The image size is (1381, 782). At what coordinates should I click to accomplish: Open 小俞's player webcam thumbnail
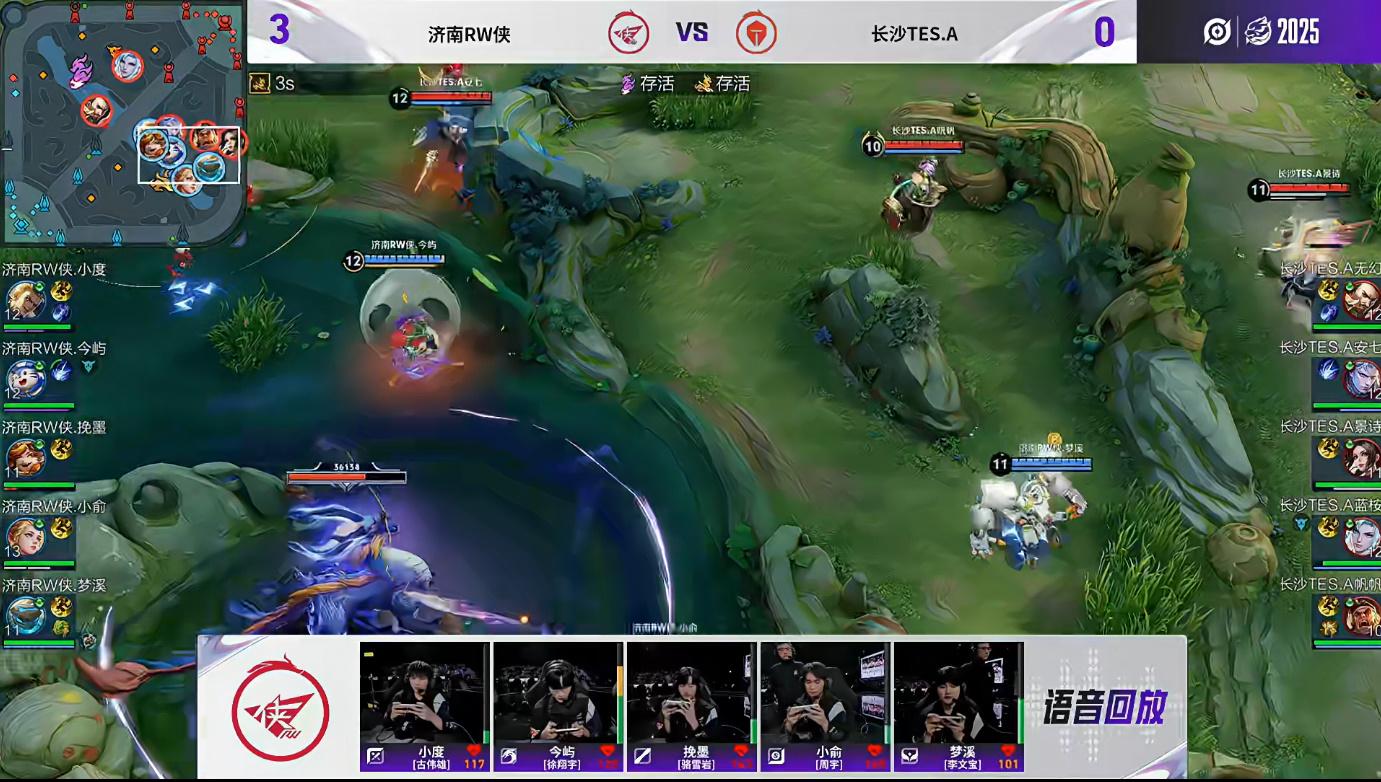pos(825,692)
